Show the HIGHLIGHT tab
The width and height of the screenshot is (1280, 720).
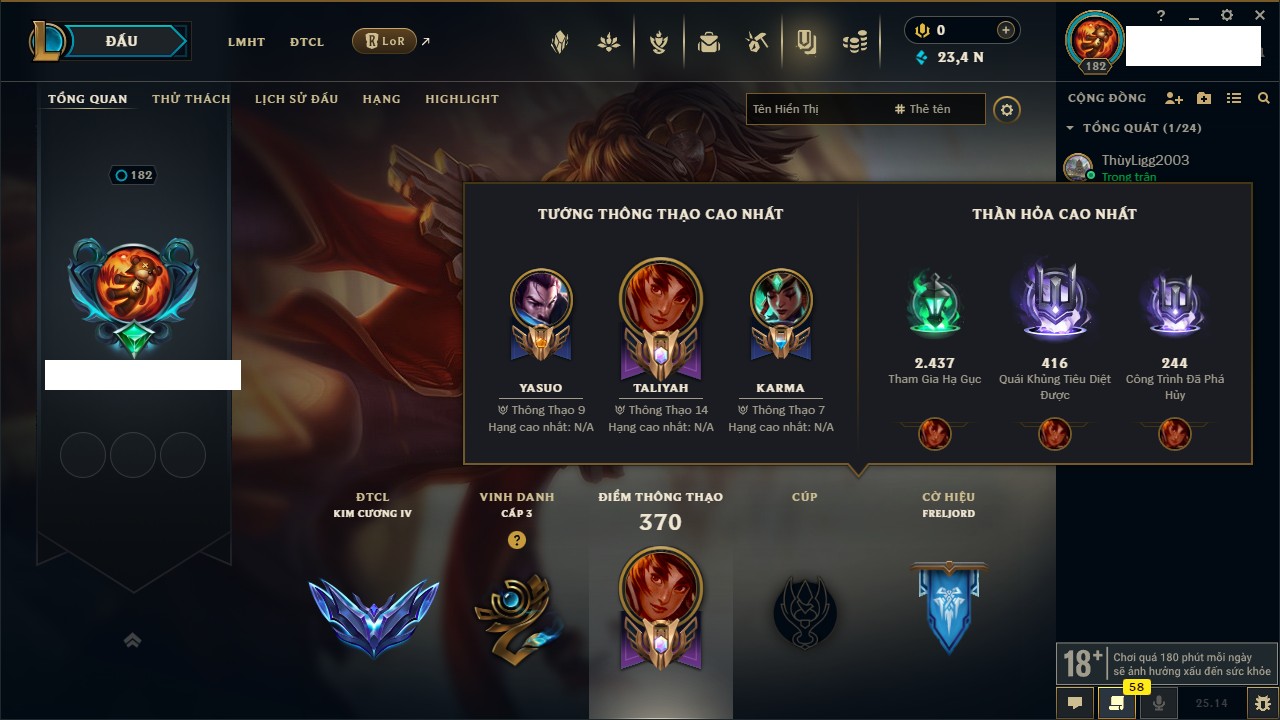(461, 99)
